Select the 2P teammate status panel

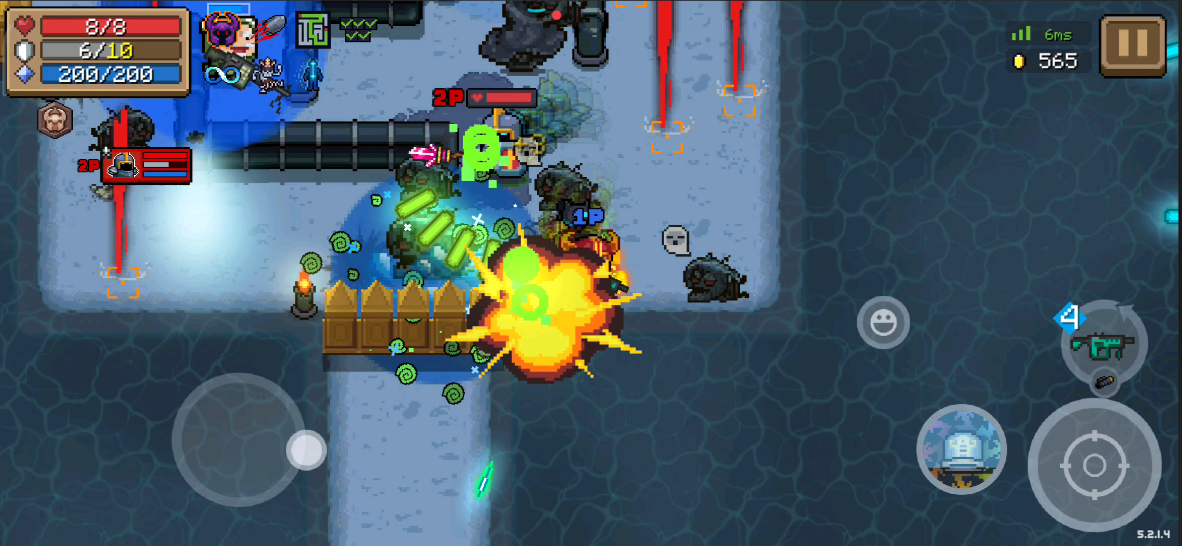pos(146,165)
